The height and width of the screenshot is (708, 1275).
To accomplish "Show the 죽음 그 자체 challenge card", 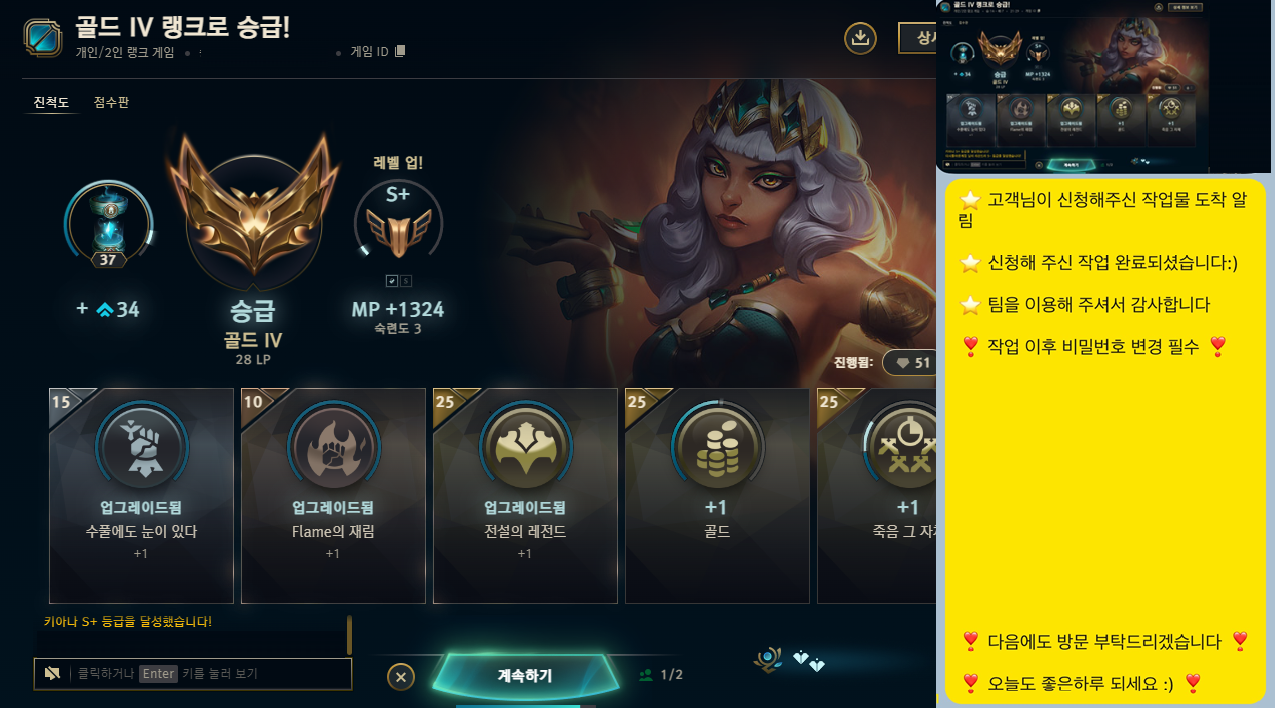I will pyautogui.click(x=877, y=496).
